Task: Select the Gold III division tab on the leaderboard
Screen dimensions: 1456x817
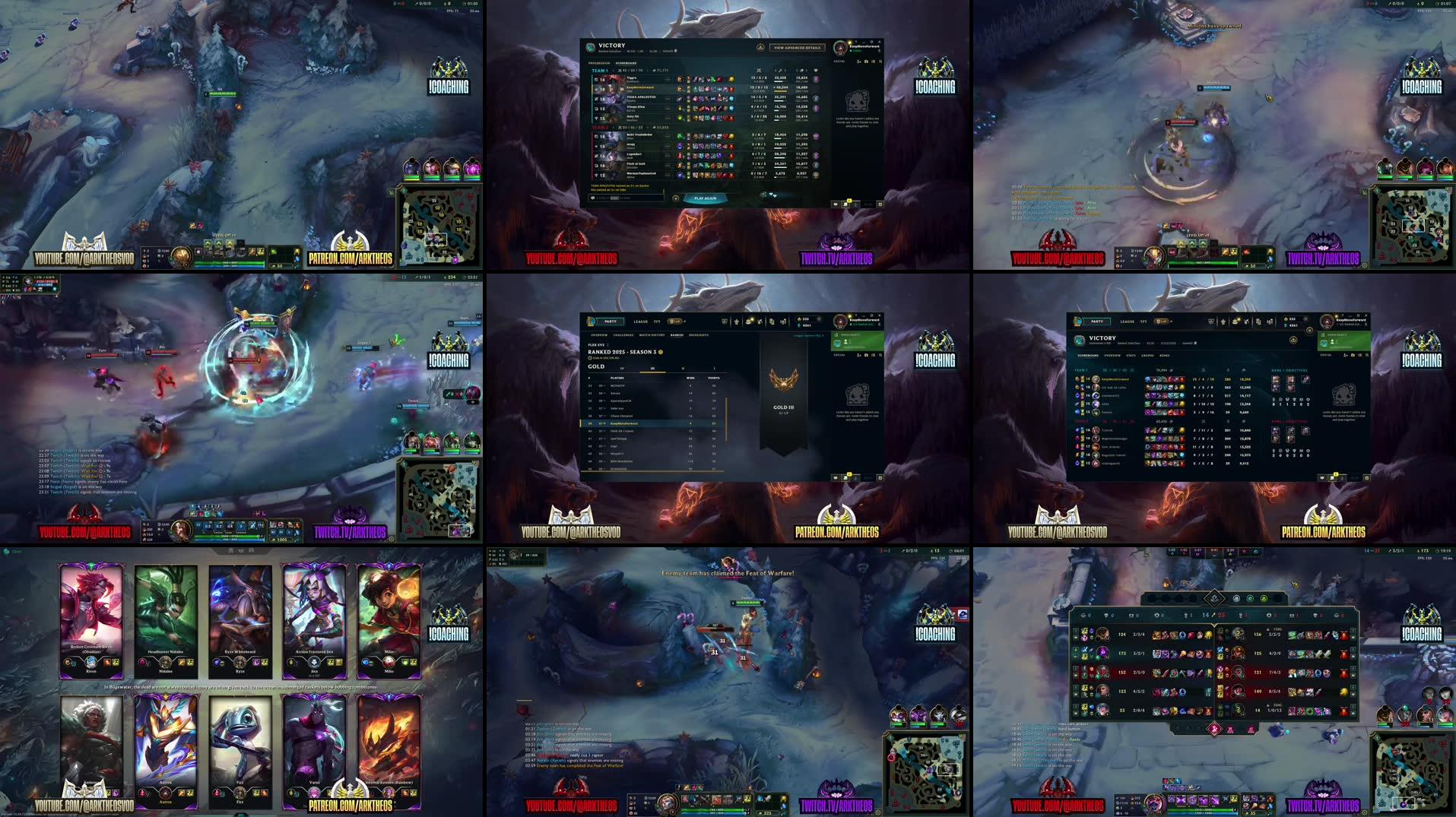Action: 652,369
